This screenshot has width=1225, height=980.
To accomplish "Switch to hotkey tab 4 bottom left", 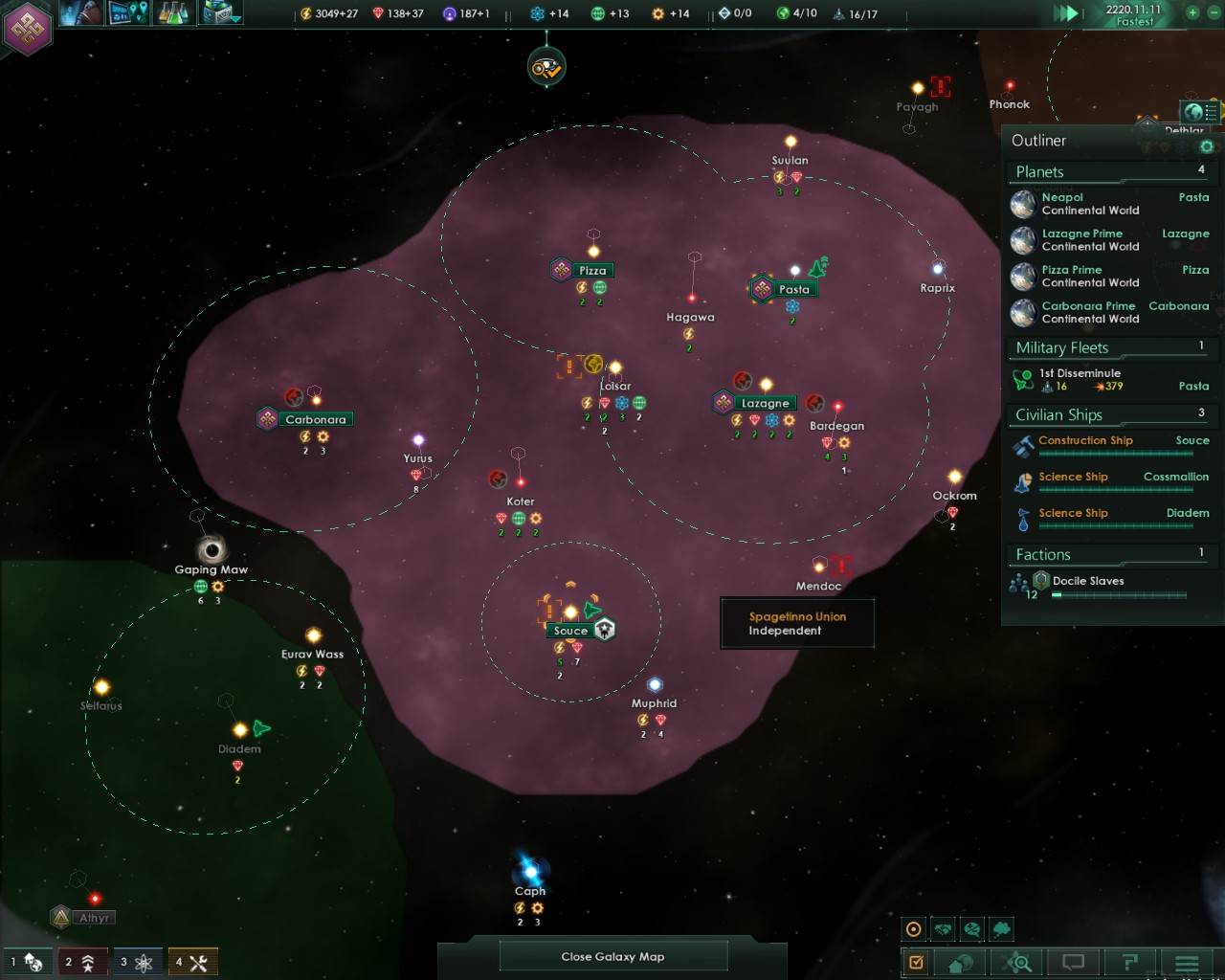I will [x=191, y=961].
